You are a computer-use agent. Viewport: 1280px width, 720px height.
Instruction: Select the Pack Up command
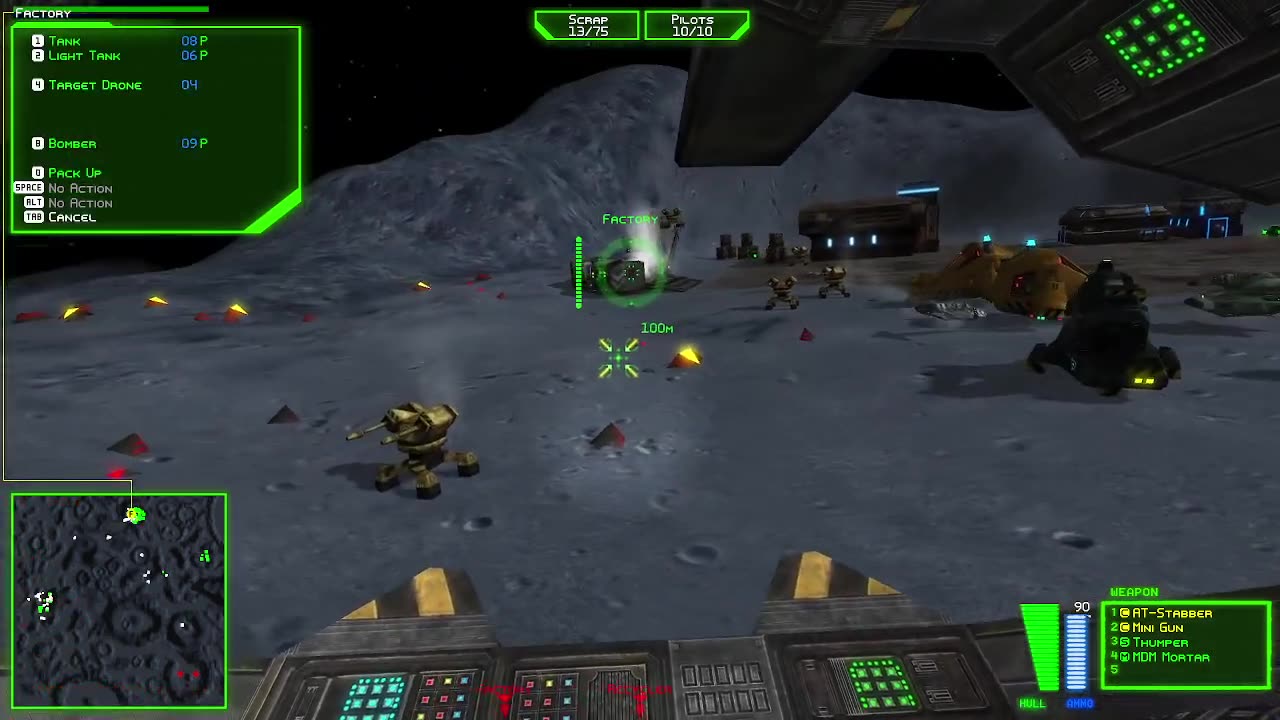(74, 173)
